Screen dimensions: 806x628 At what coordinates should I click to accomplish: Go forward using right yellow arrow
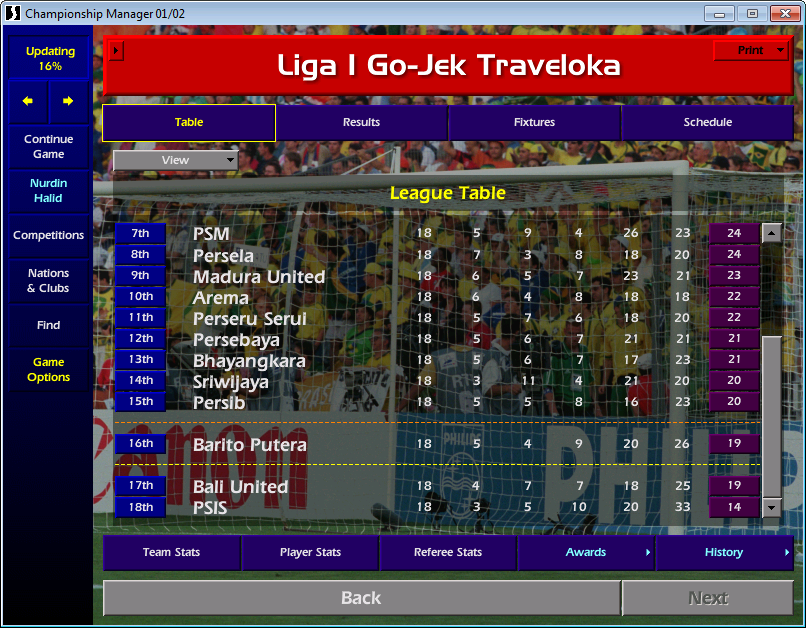click(68, 101)
